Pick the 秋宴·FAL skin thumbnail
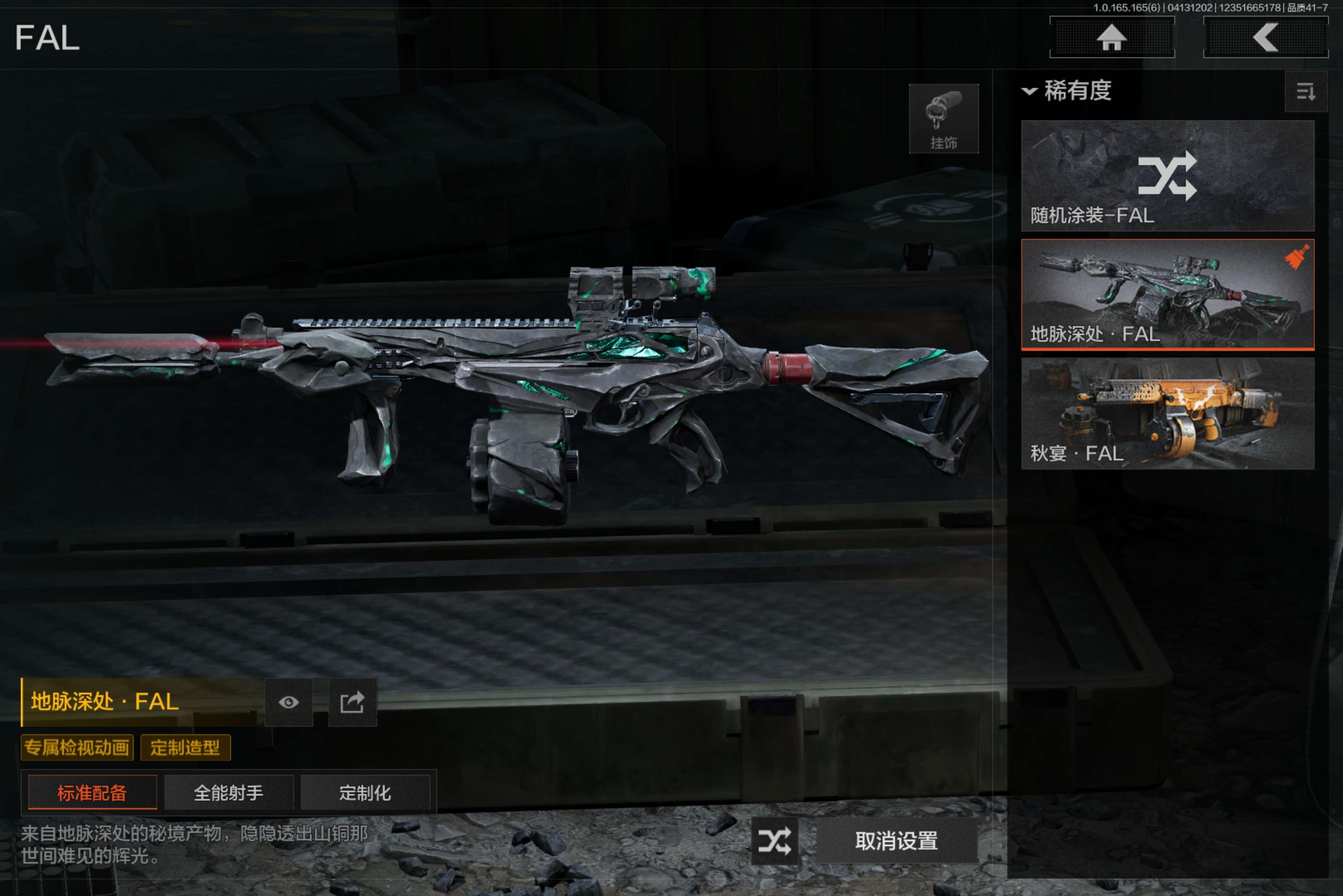 click(x=1167, y=413)
